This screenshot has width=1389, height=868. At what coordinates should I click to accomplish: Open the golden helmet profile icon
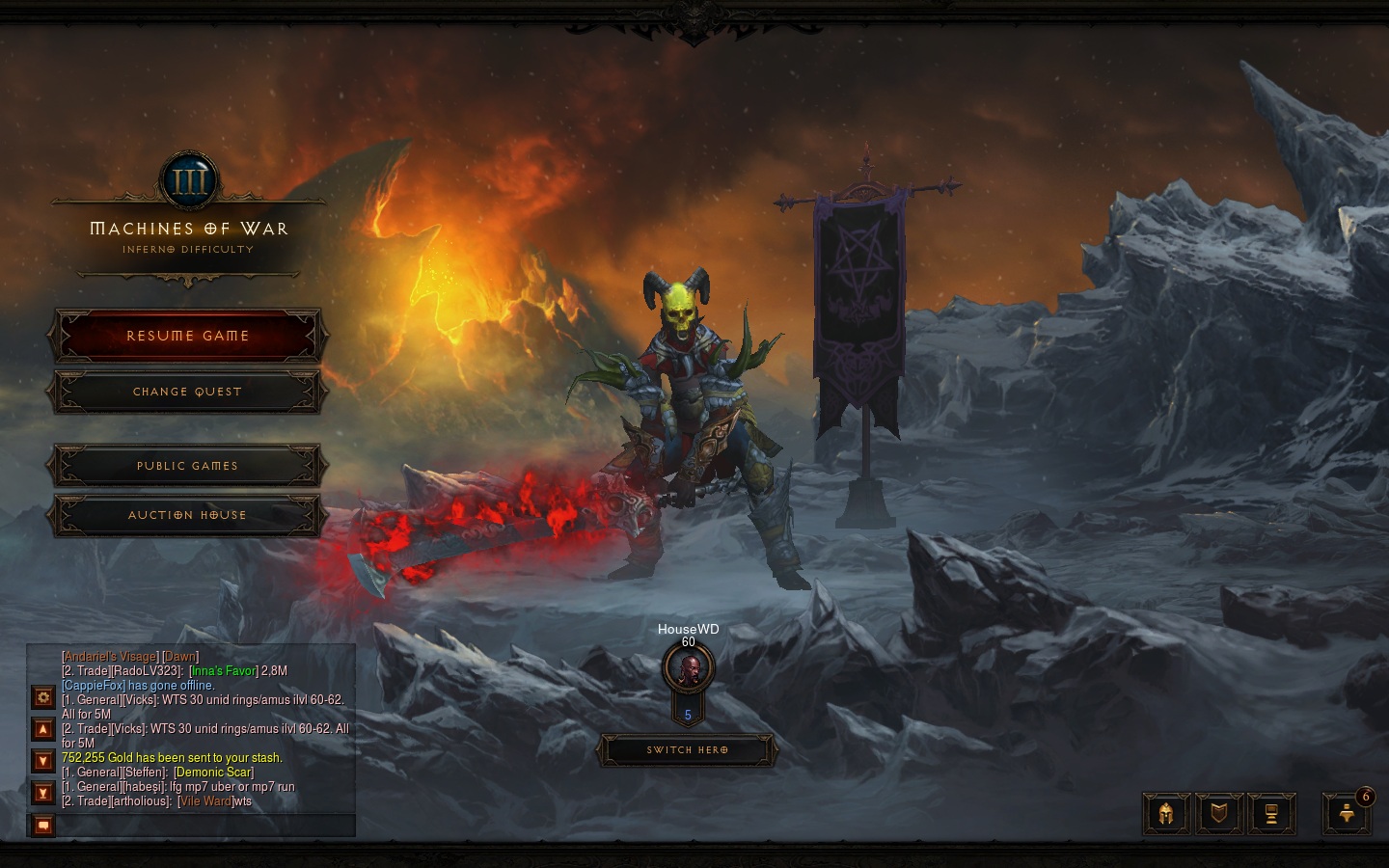tap(1166, 814)
